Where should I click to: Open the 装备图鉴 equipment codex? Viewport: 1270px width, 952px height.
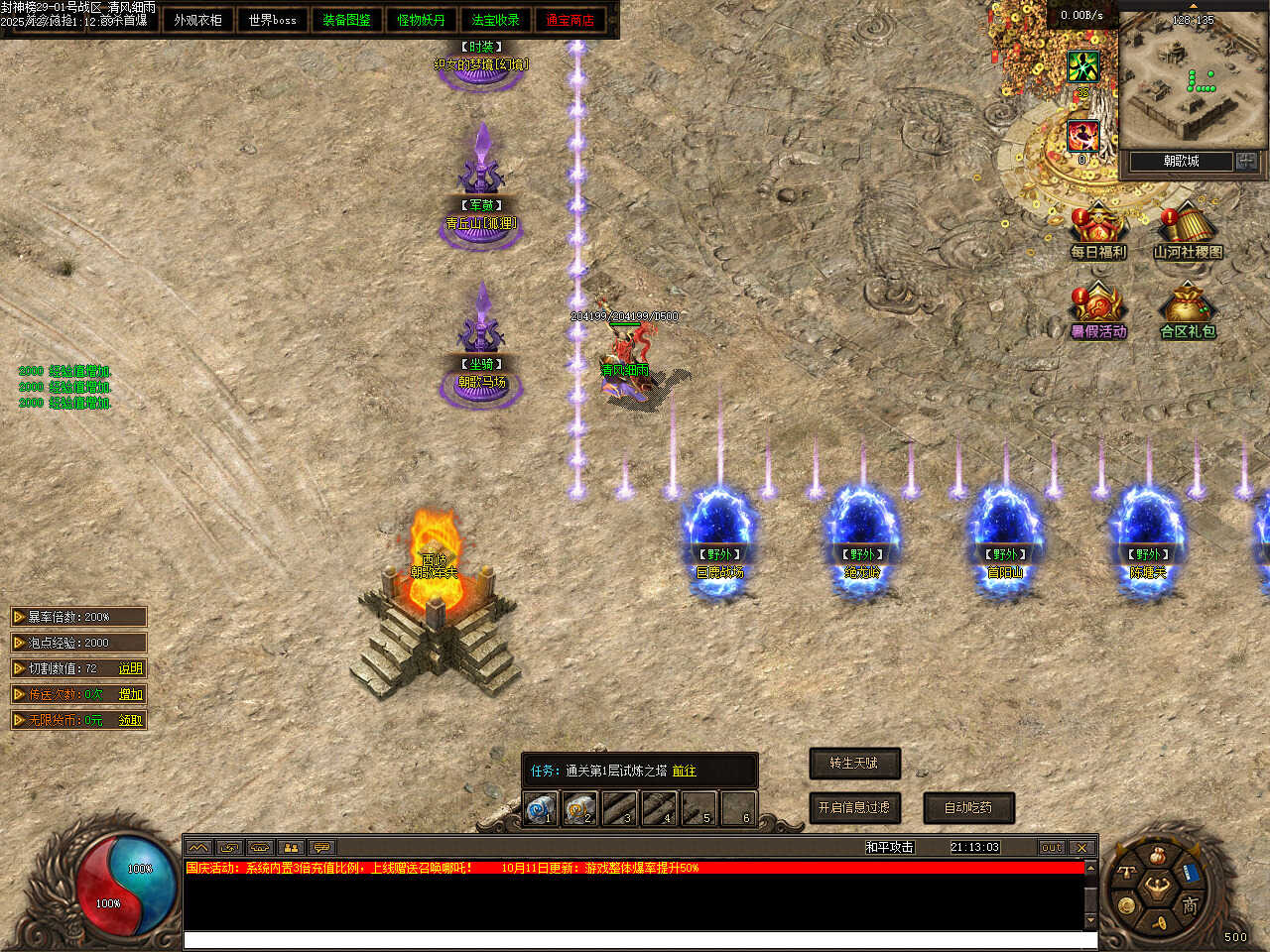(x=346, y=20)
